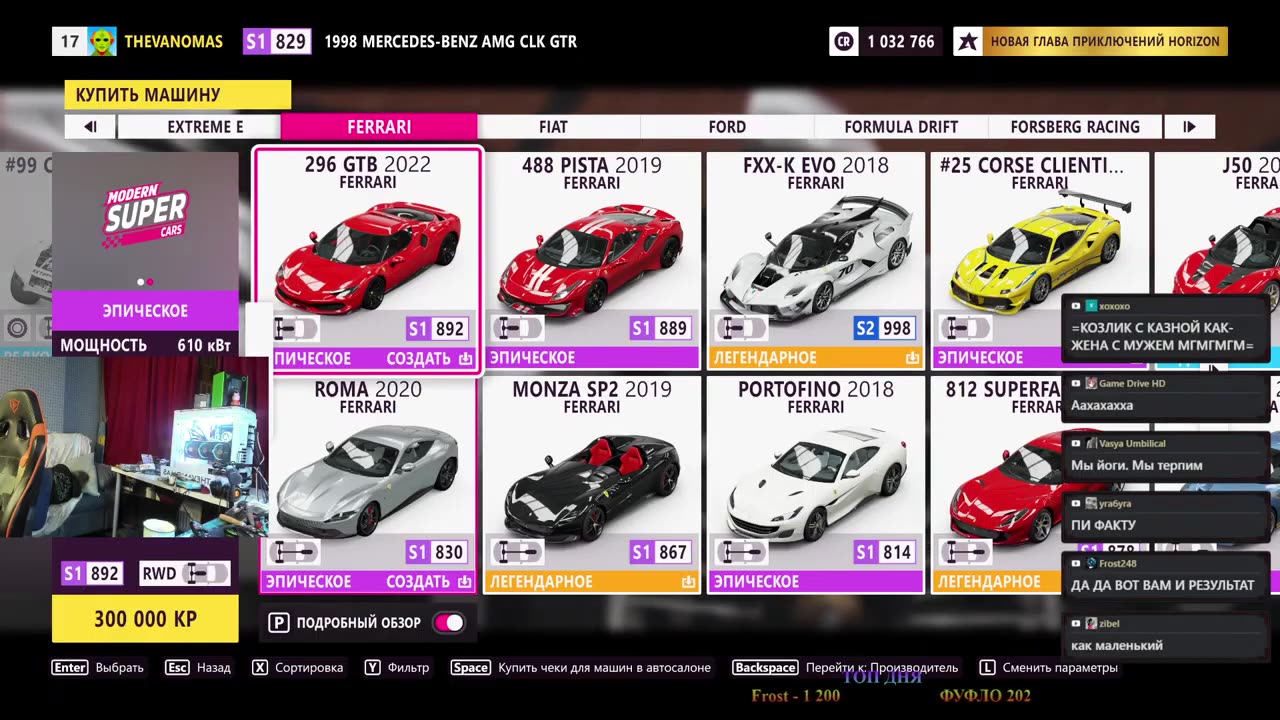1280x720 pixels.
Task: Click the left arrow of manufacturer tabs
Action: point(90,127)
